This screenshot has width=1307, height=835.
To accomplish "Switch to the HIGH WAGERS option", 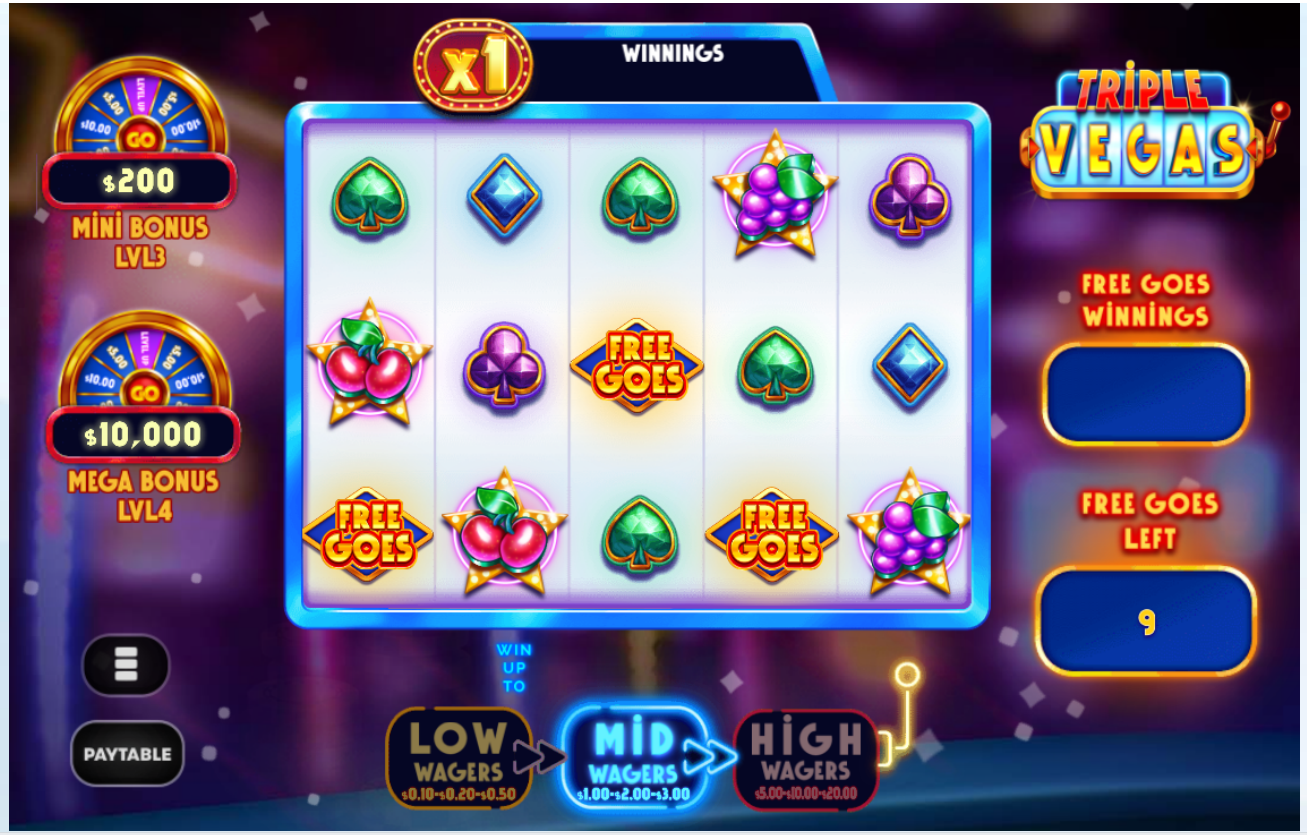I will (806, 757).
